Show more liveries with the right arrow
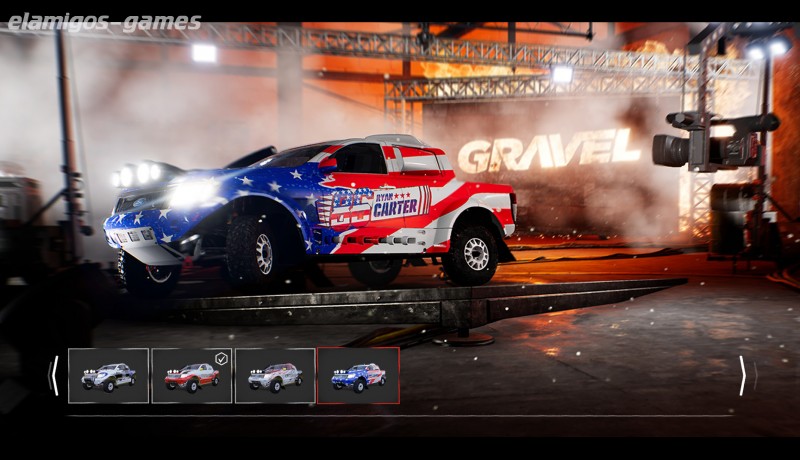The image size is (800, 460). (x=742, y=376)
